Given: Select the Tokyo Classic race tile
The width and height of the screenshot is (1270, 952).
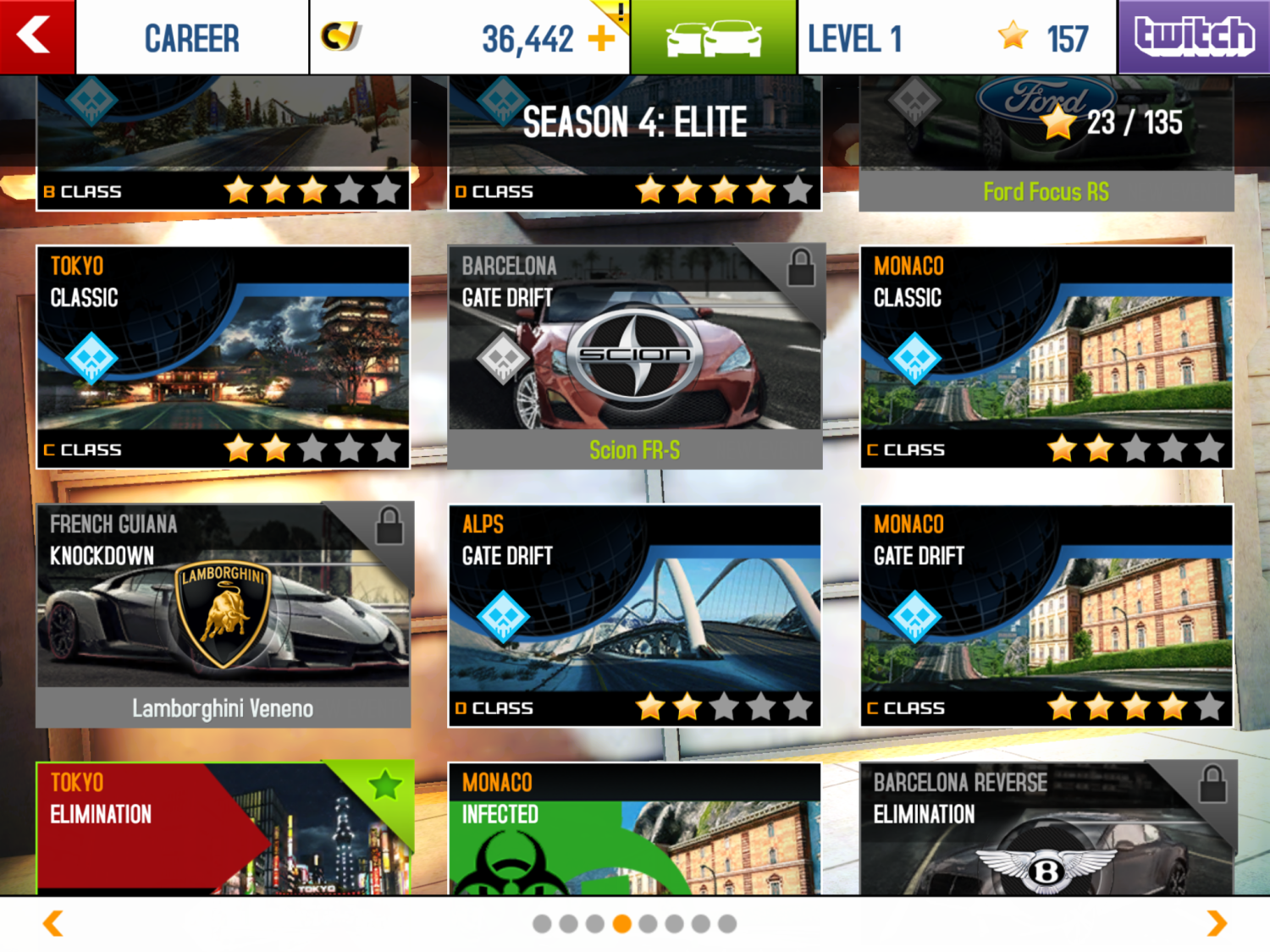Looking at the screenshot, I should [223, 356].
